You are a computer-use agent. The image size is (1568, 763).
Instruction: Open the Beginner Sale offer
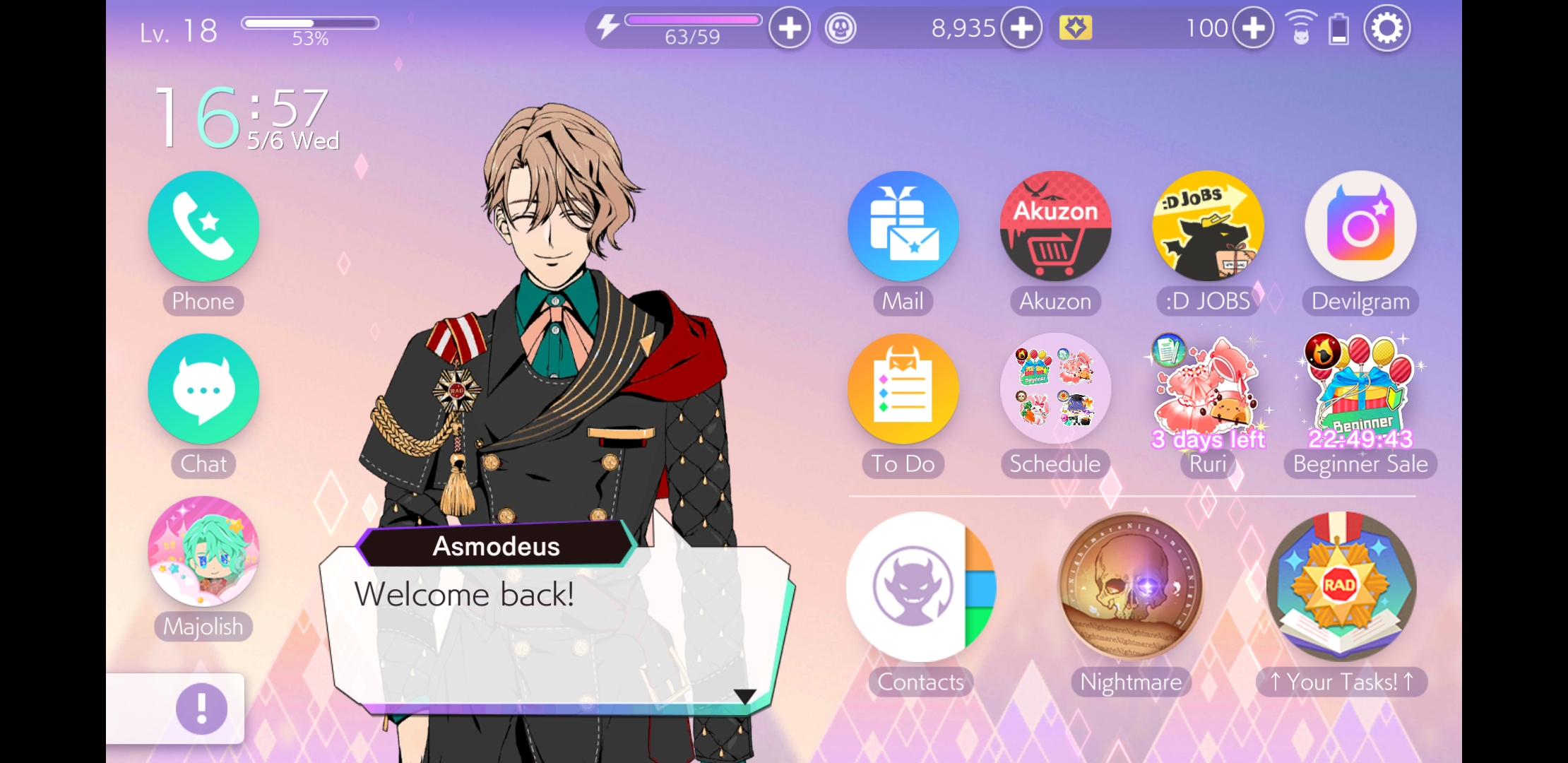point(1360,389)
